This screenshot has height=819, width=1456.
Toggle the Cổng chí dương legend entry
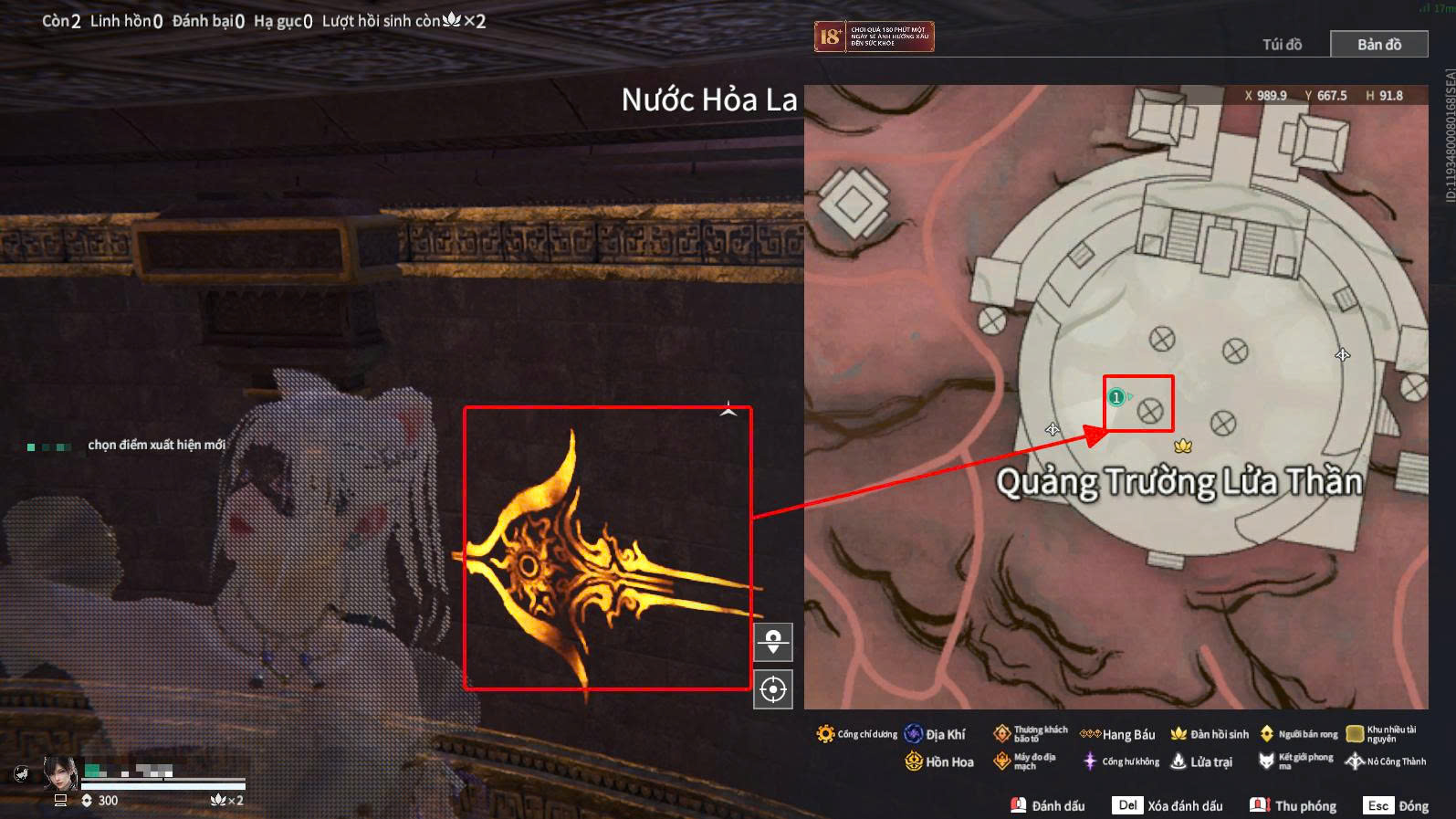(x=856, y=734)
